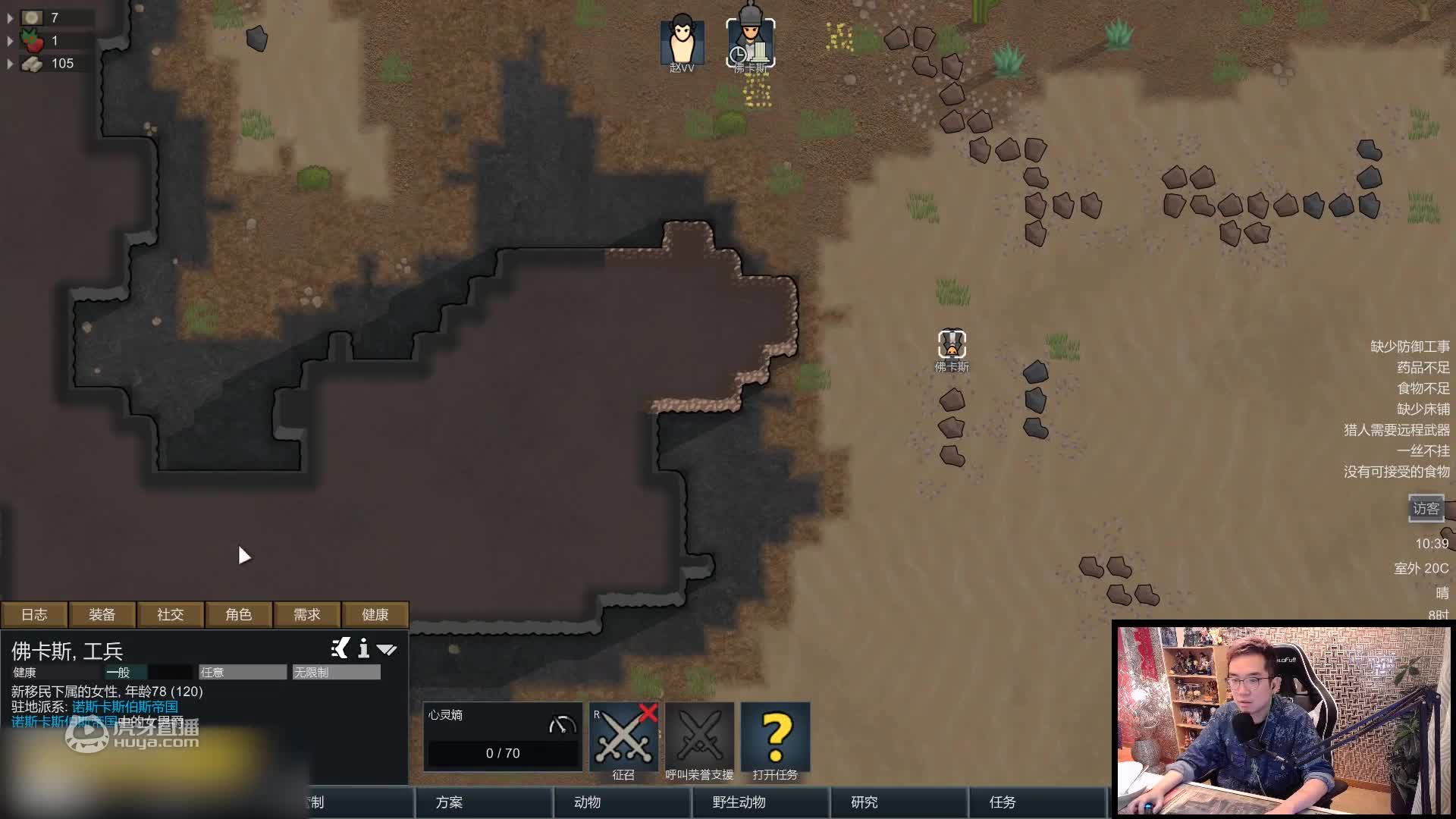
Task: Select colonist 赵VV portrait
Action: pos(682,44)
